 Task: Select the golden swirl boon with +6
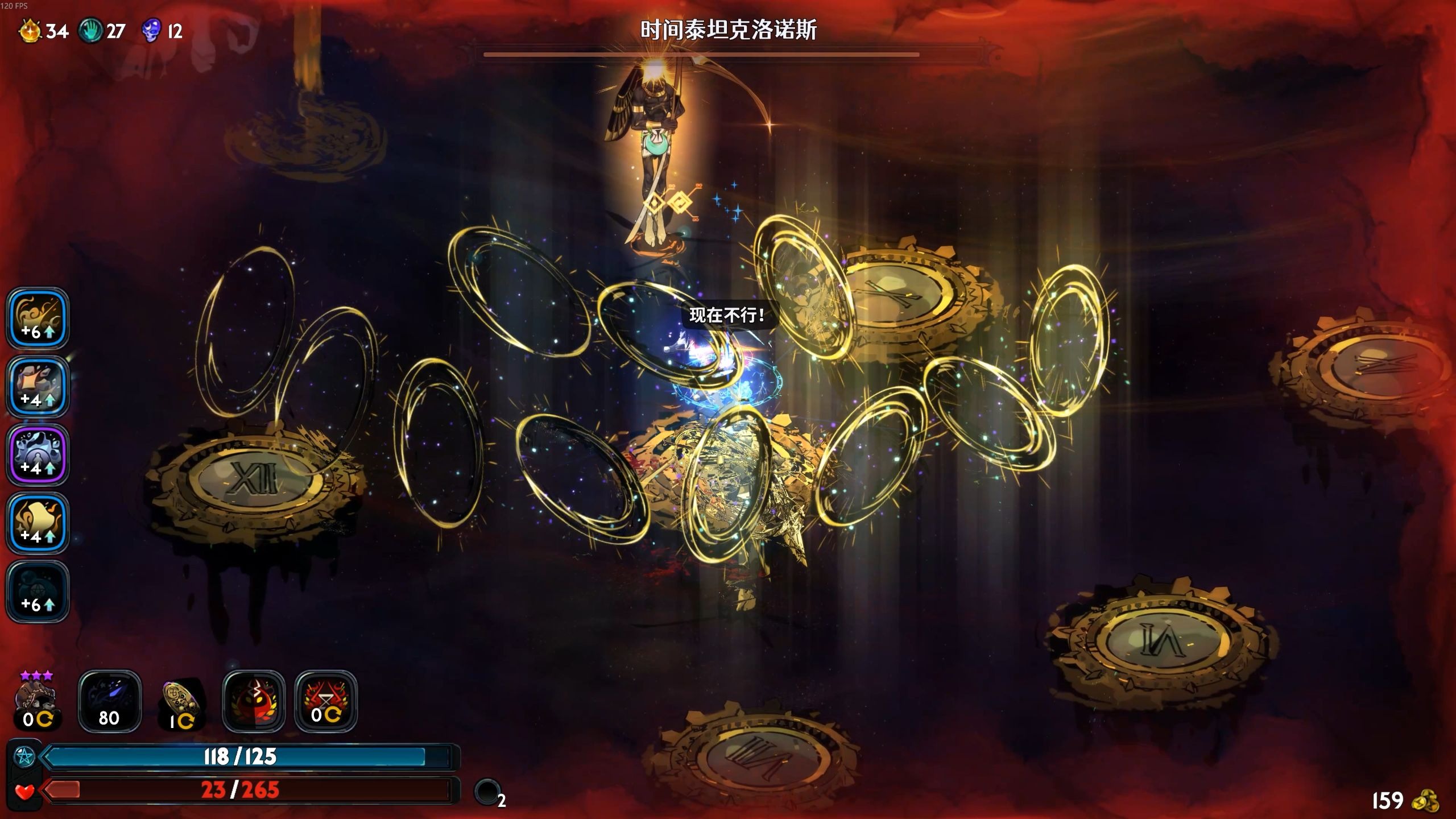click(x=38, y=318)
